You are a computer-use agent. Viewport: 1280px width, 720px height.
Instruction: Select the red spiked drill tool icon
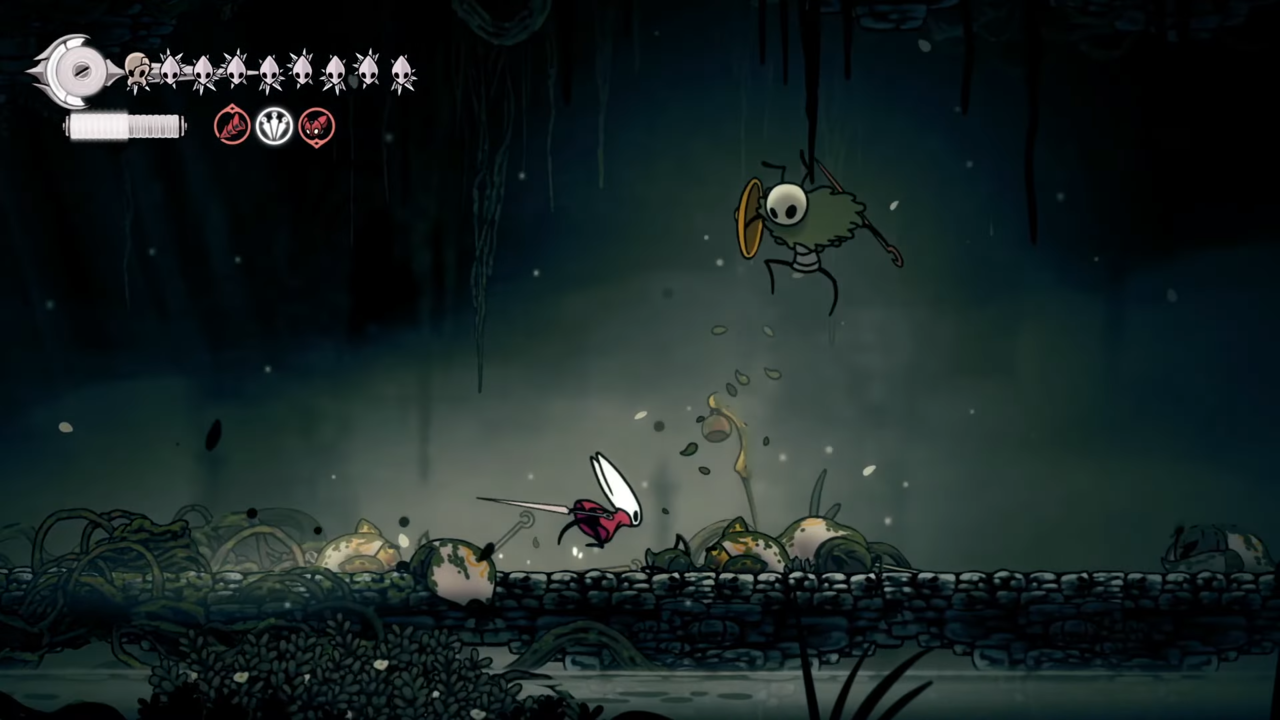coord(232,127)
